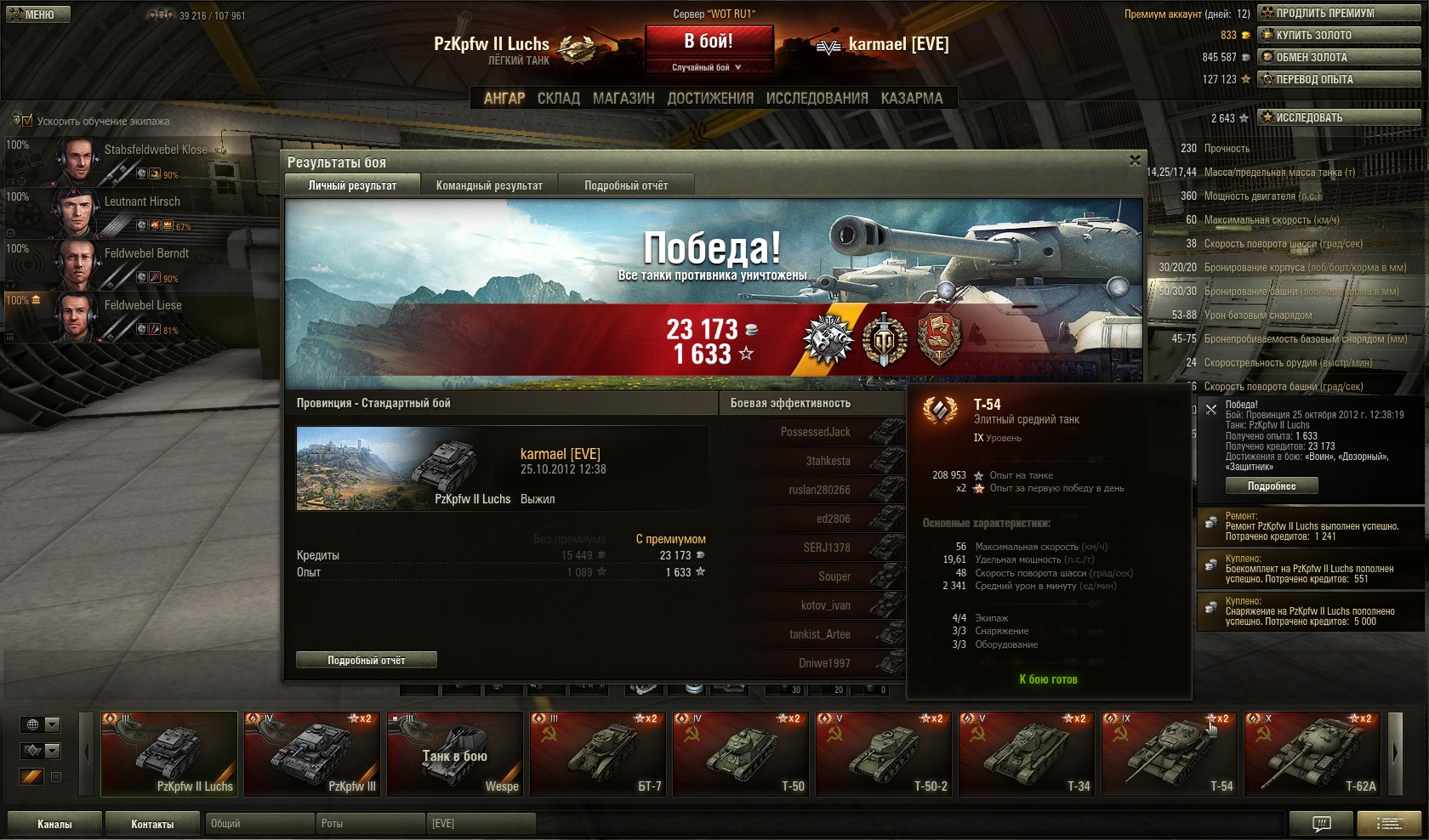The image size is (1429, 840).
Task: Switch to Командный результат tab
Action: coord(489,185)
